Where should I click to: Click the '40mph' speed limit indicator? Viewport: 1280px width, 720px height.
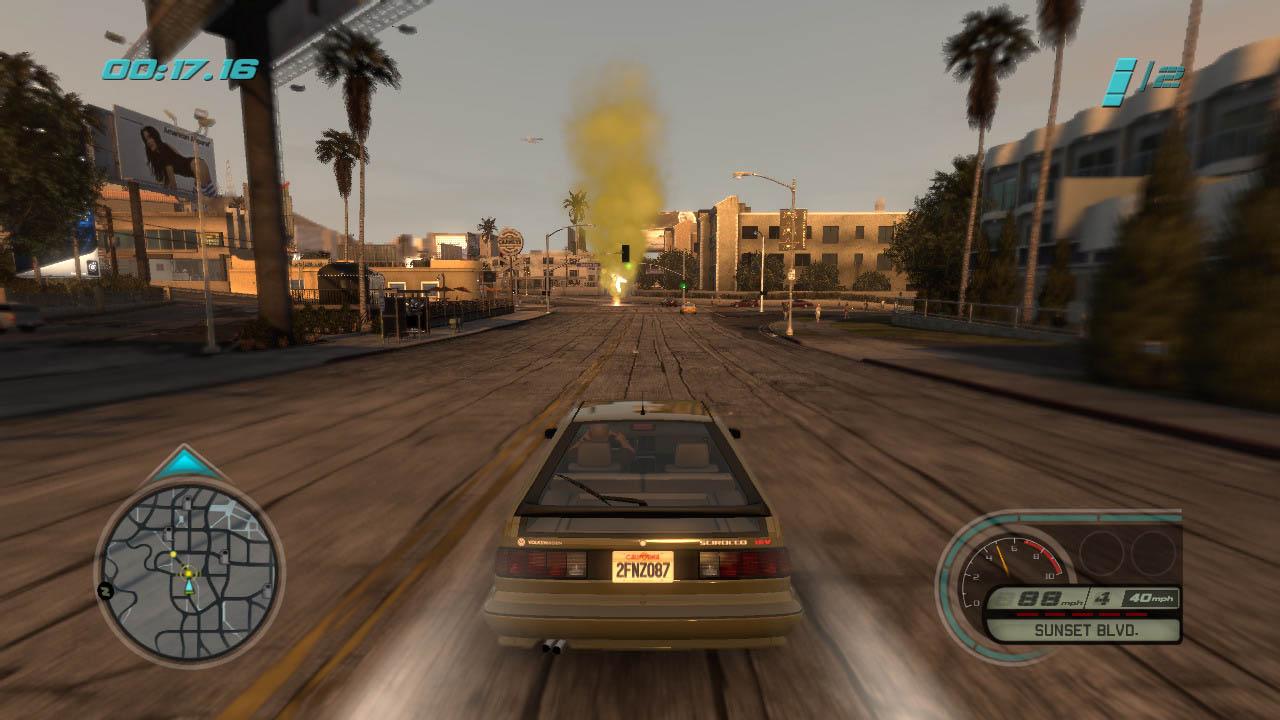click(1150, 598)
